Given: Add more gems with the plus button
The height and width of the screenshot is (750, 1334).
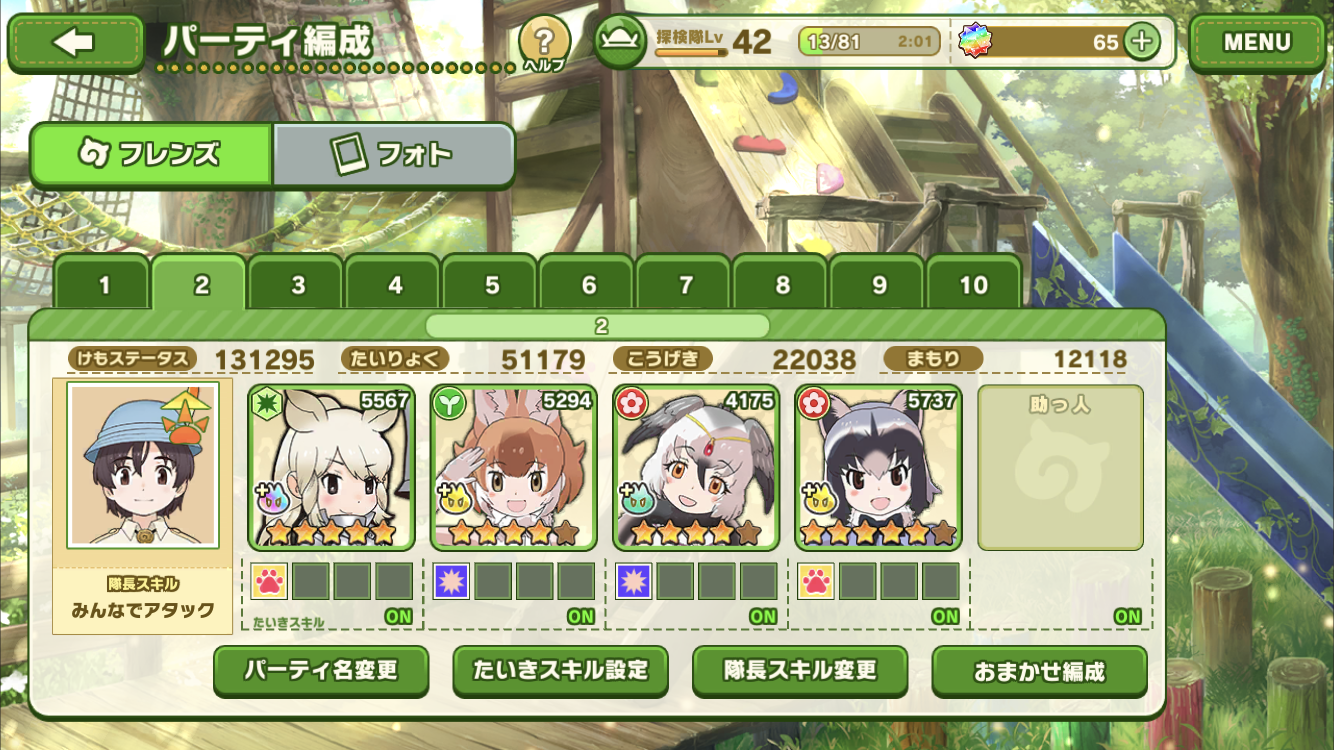Looking at the screenshot, I should 1141,42.
